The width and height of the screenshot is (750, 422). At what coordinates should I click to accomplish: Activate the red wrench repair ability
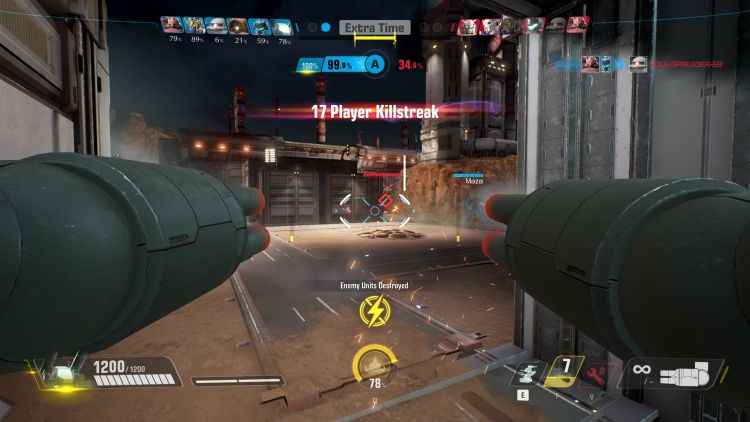[598, 372]
